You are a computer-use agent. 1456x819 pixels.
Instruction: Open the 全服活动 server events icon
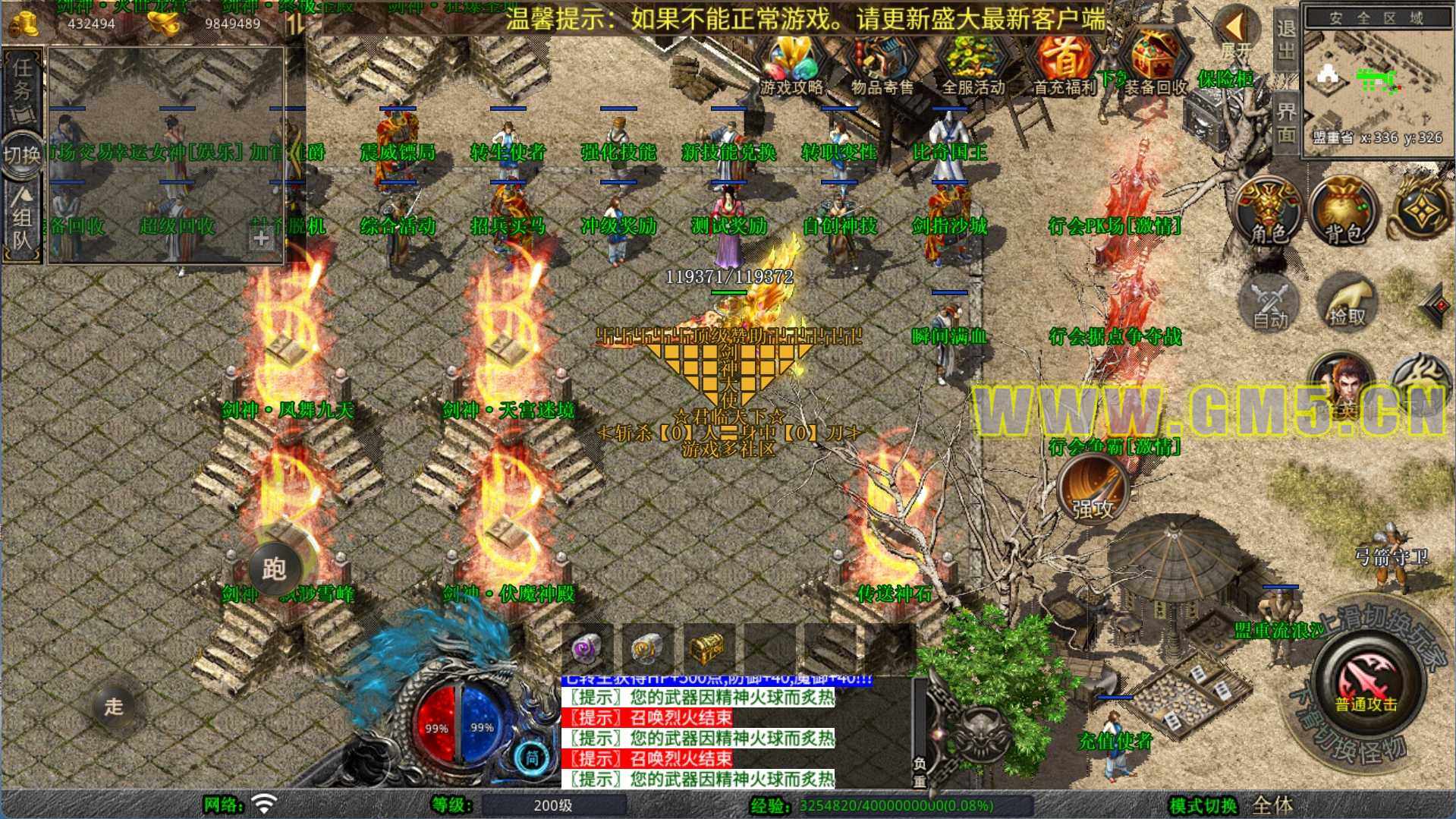click(973, 66)
